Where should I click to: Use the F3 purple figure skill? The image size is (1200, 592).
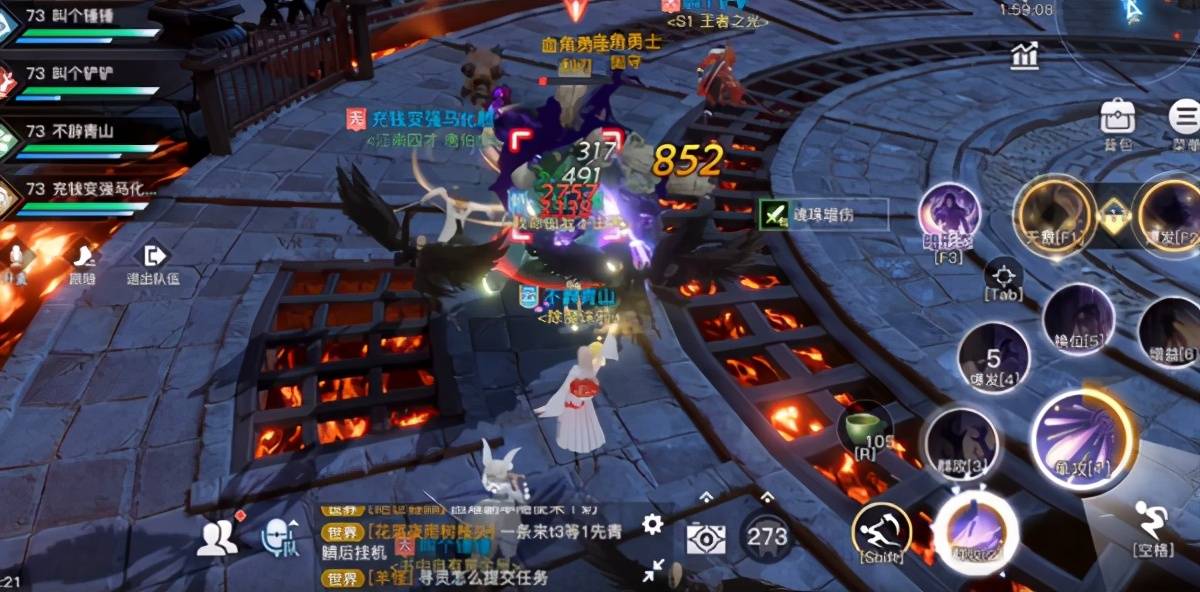click(949, 217)
